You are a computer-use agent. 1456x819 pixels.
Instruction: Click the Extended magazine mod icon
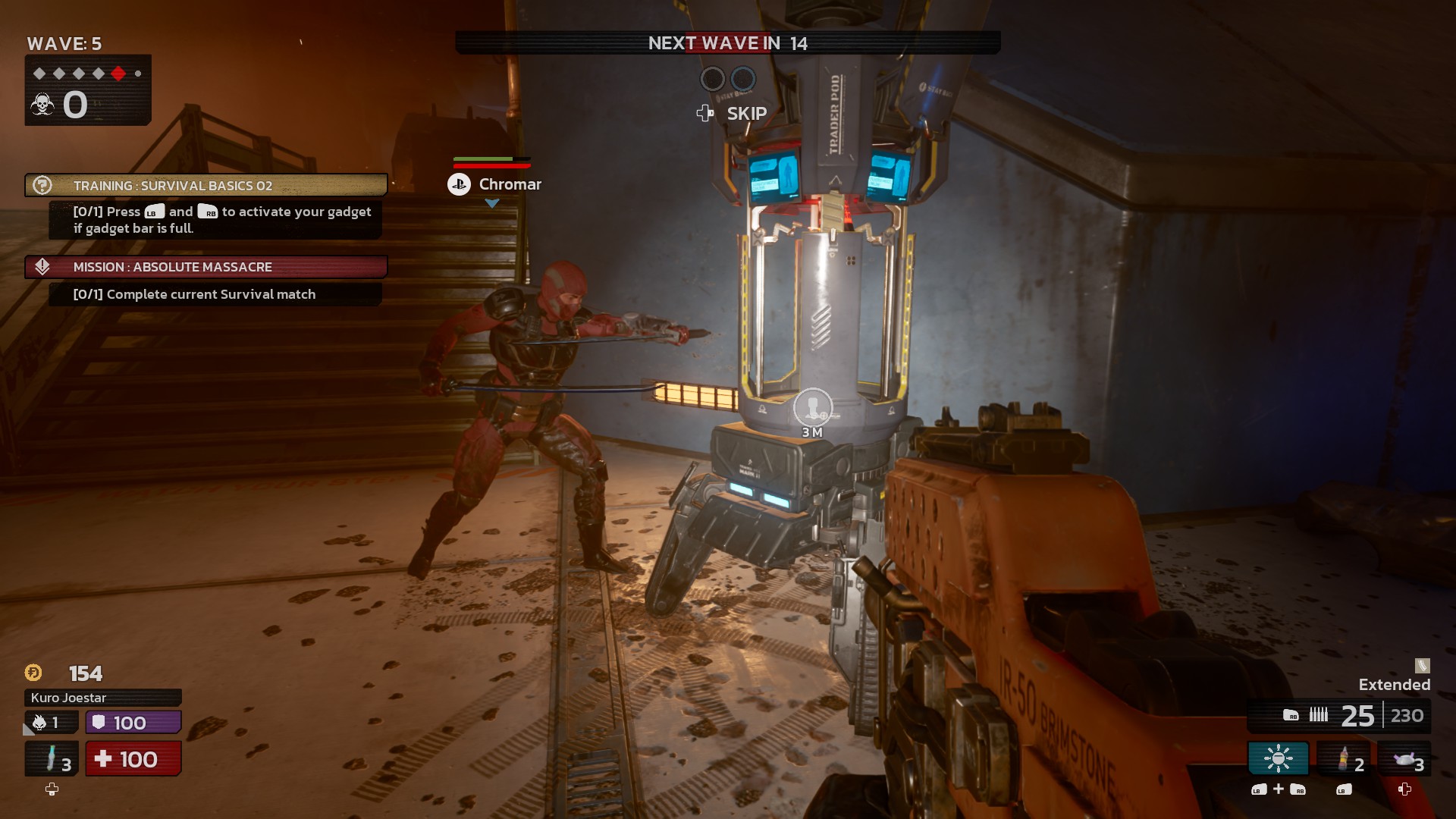point(1422,666)
